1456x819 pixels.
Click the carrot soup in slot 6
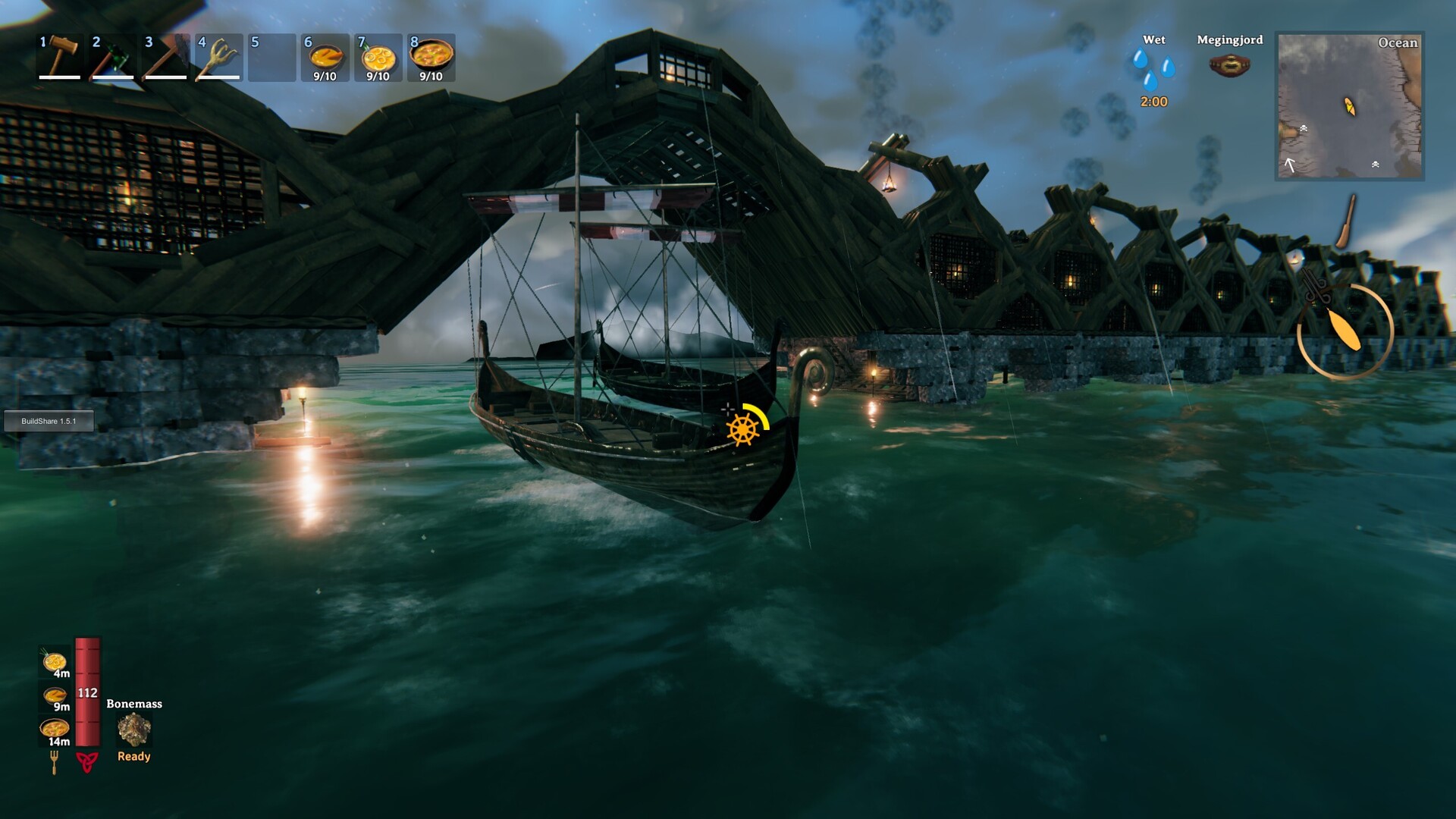(x=326, y=57)
